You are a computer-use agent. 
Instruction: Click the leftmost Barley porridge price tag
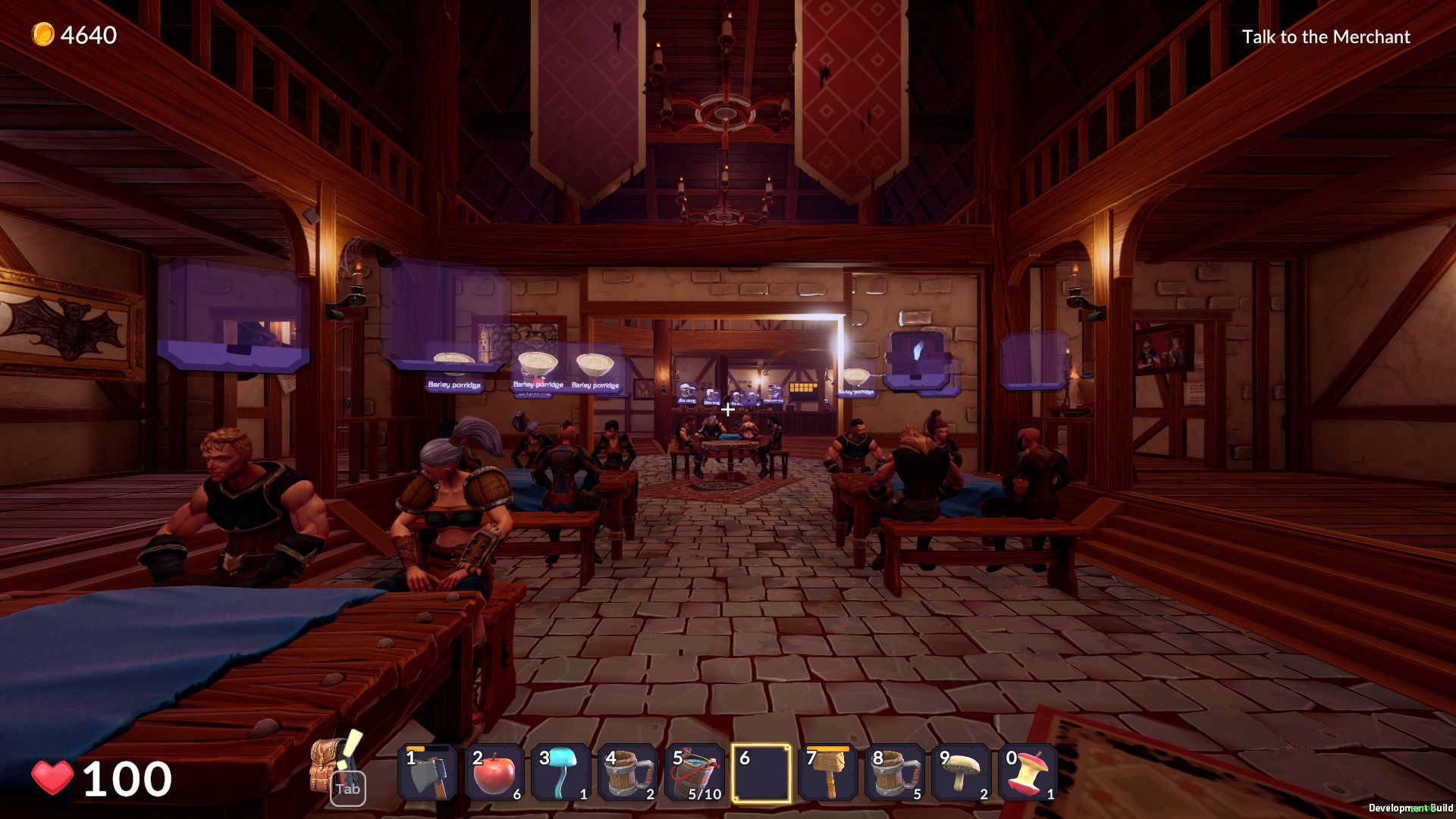(x=455, y=386)
